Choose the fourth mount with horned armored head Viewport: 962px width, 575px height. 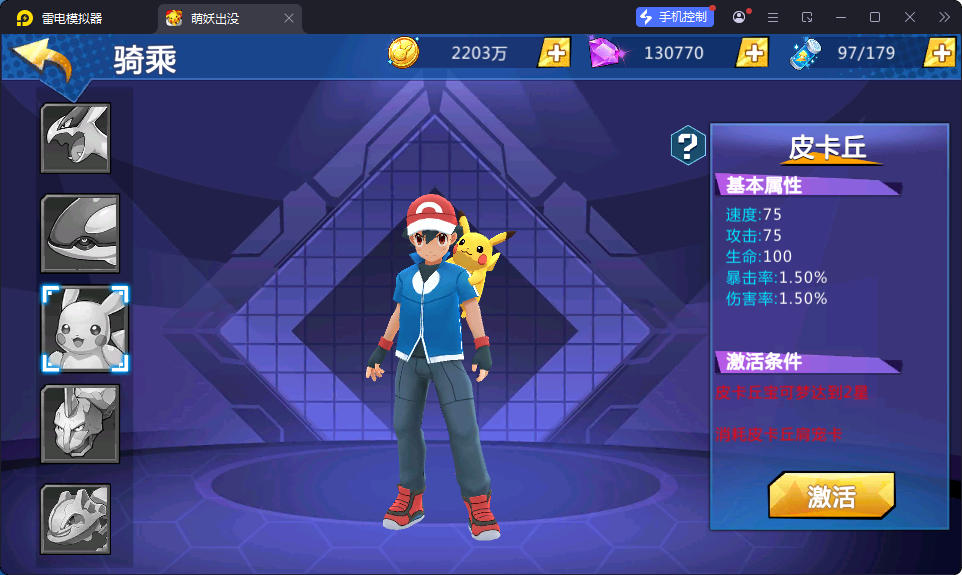(x=80, y=423)
